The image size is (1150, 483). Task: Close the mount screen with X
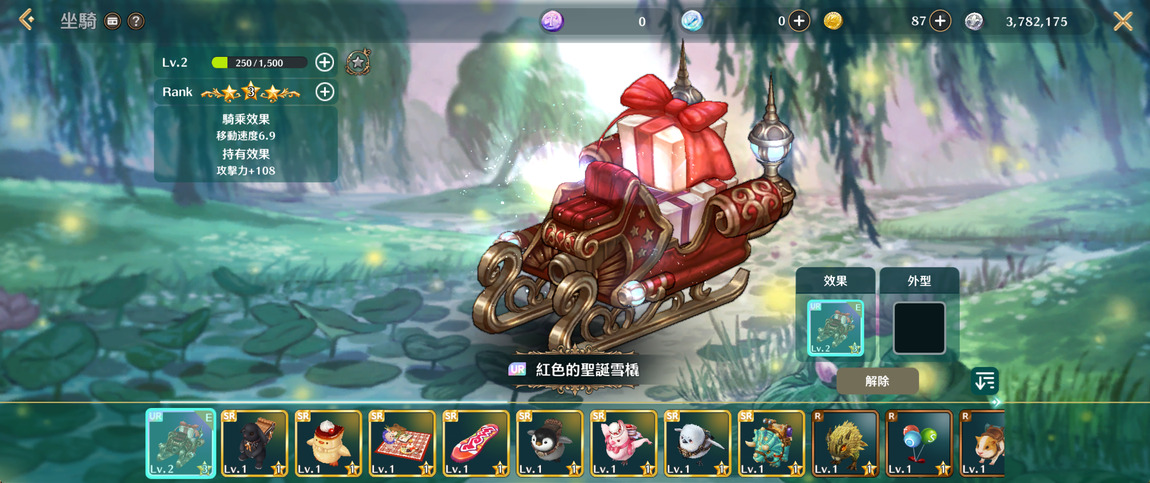[1123, 21]
